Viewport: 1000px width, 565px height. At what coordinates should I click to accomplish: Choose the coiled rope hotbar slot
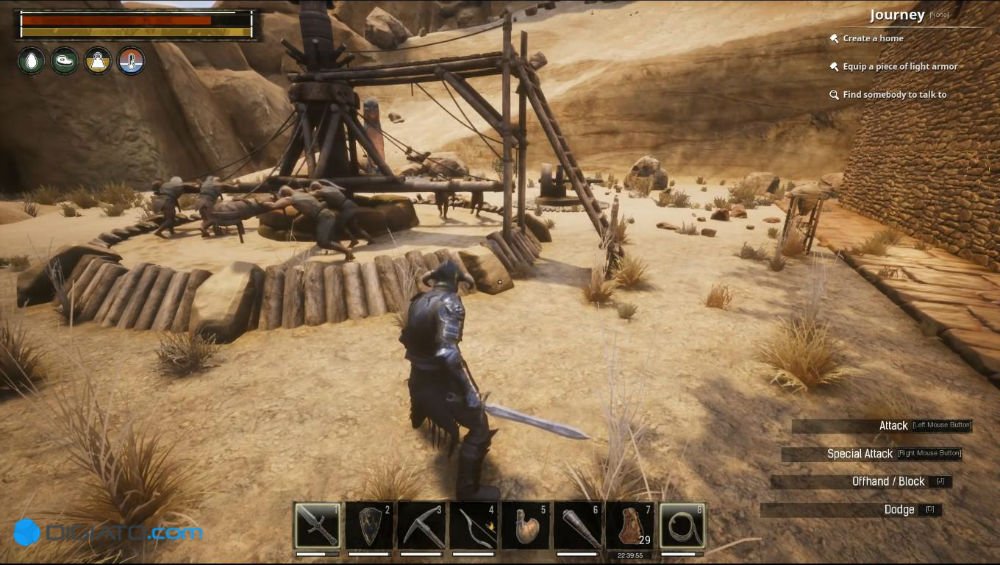[x=682, y=525]
